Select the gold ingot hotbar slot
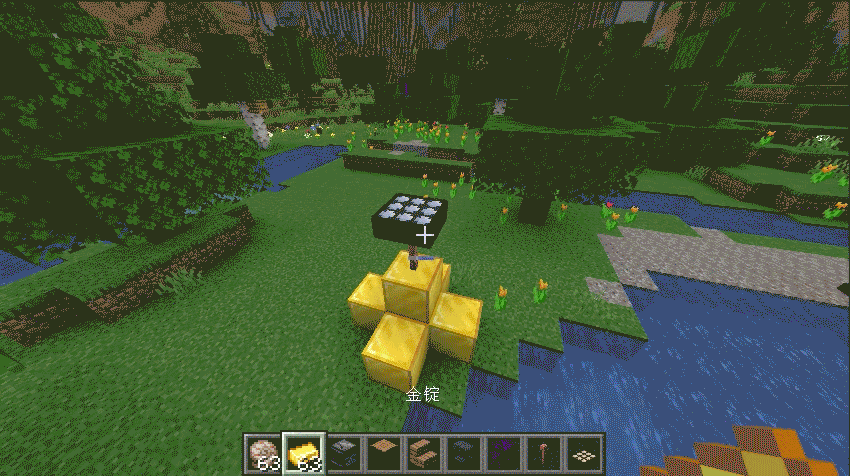The image size is (850, 476). pyautogui.click(x=302, y=453)
